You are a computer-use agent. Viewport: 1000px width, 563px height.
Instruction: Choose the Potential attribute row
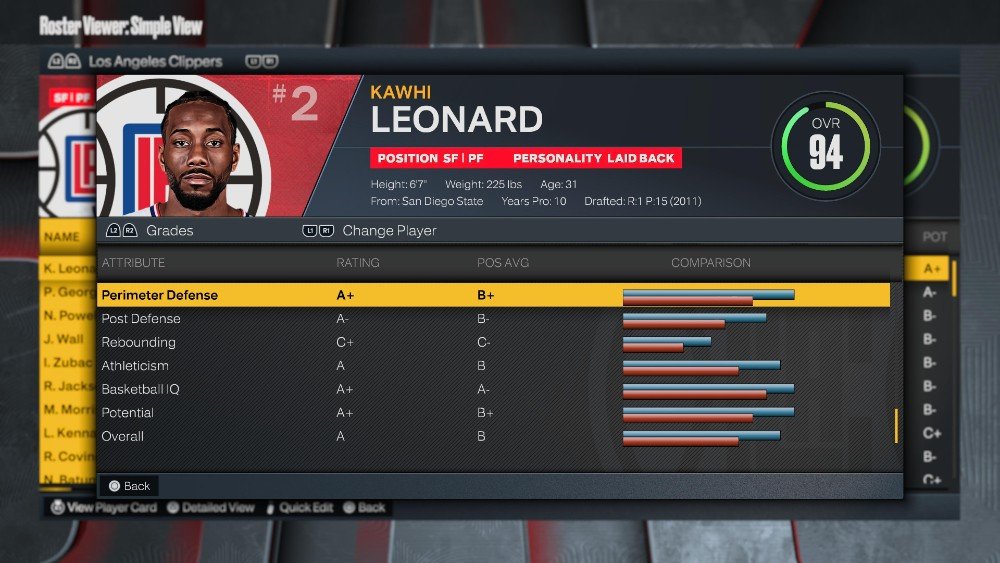(x=495, y=413)
